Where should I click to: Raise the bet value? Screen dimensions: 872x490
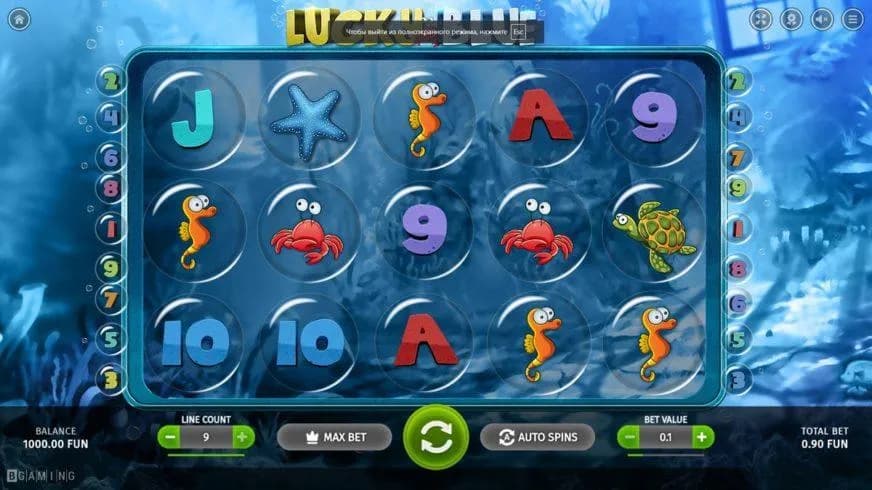point(702,437)
